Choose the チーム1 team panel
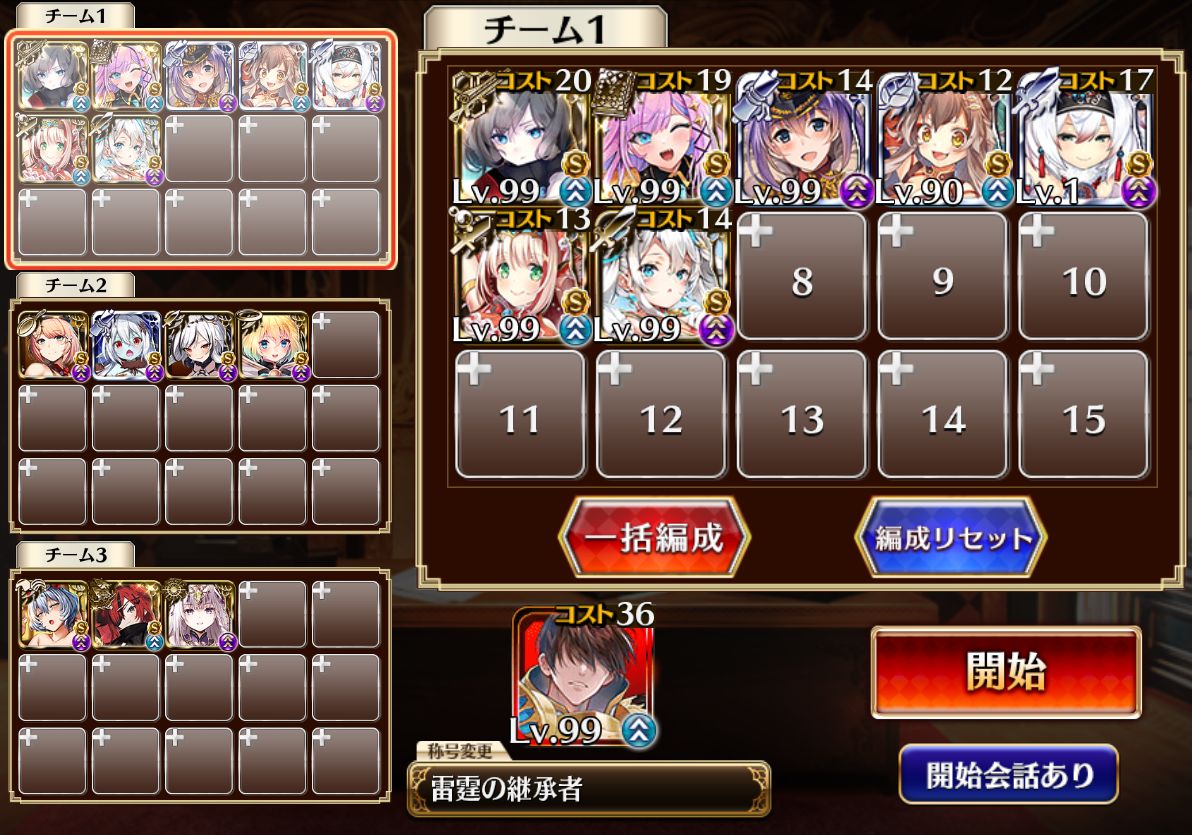 [202, 150]
